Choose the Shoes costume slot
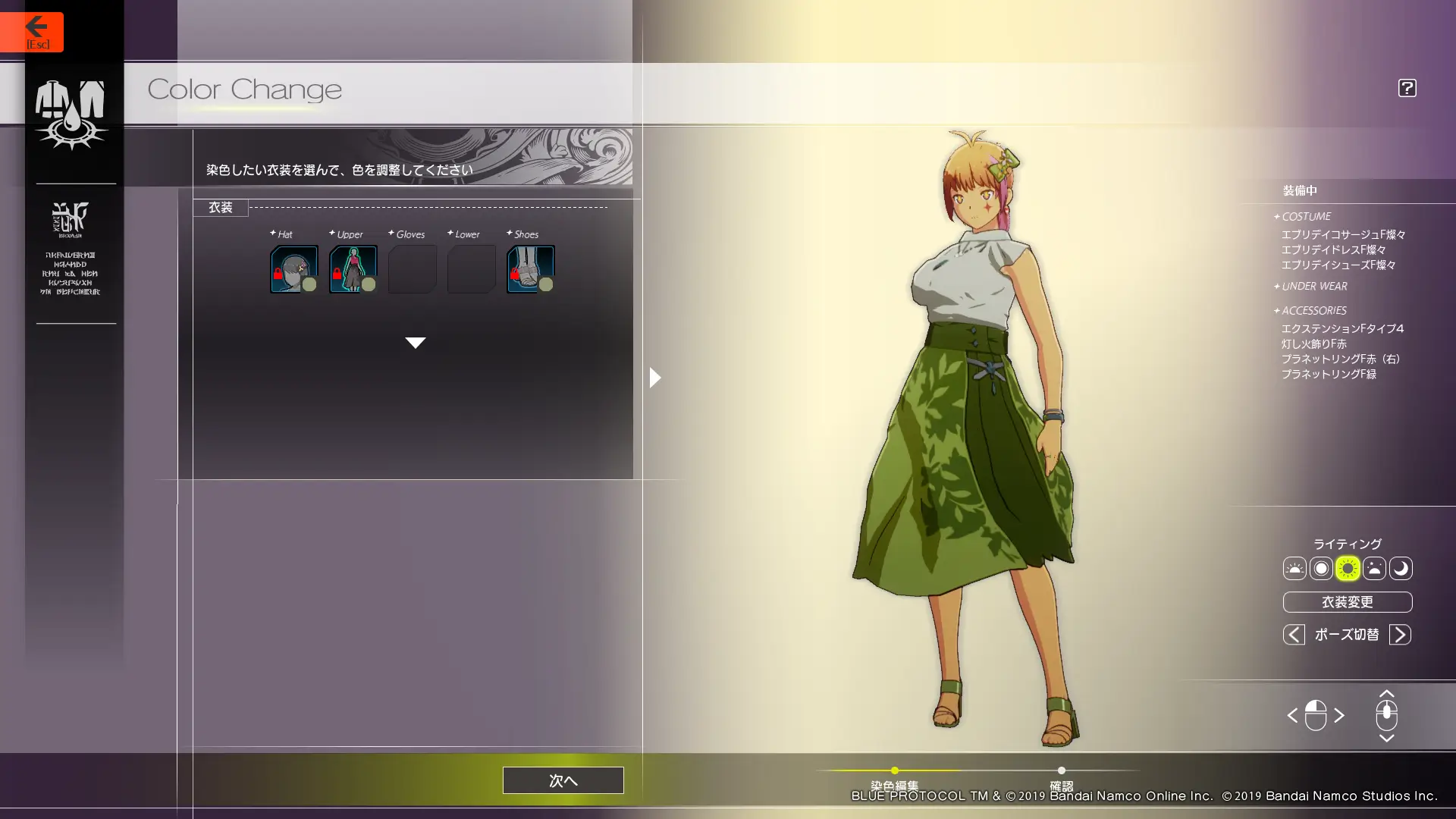The width and height of the screenshot is (1456, 819). click(x=530, y=268)
